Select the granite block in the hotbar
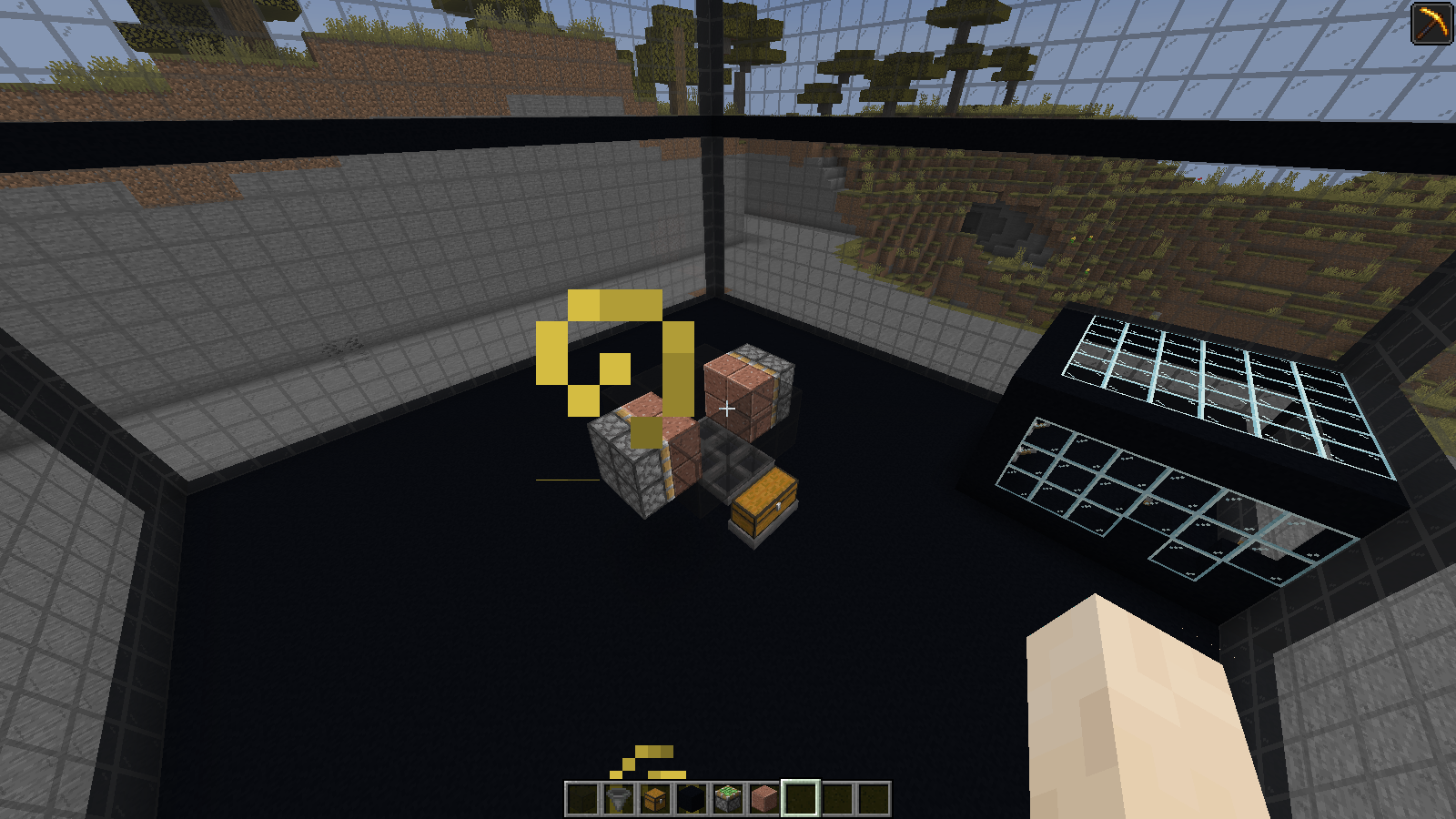The width and height of the screenshot is (1456, 819). coord(763,796)
